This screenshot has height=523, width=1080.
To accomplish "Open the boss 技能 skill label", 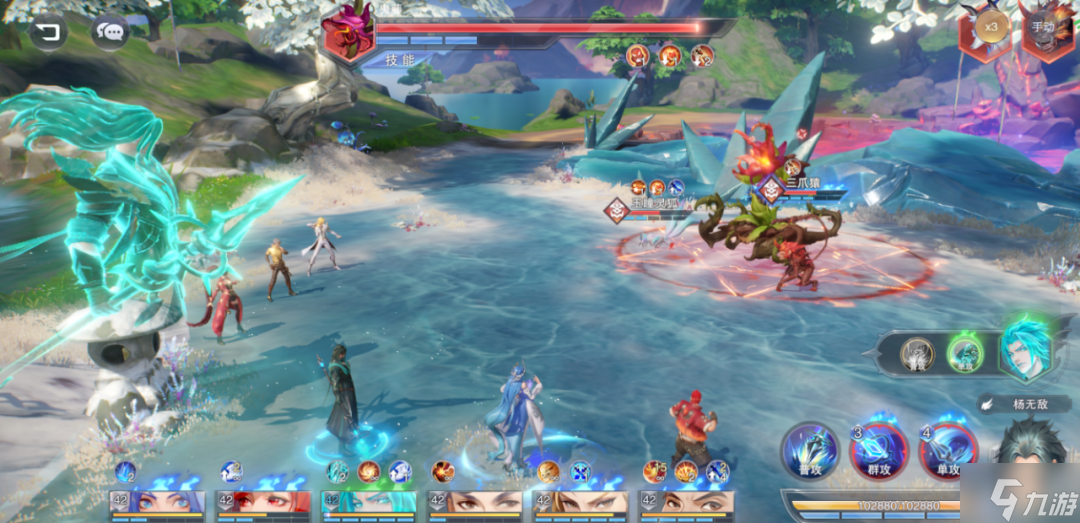I will click(401, 59).
